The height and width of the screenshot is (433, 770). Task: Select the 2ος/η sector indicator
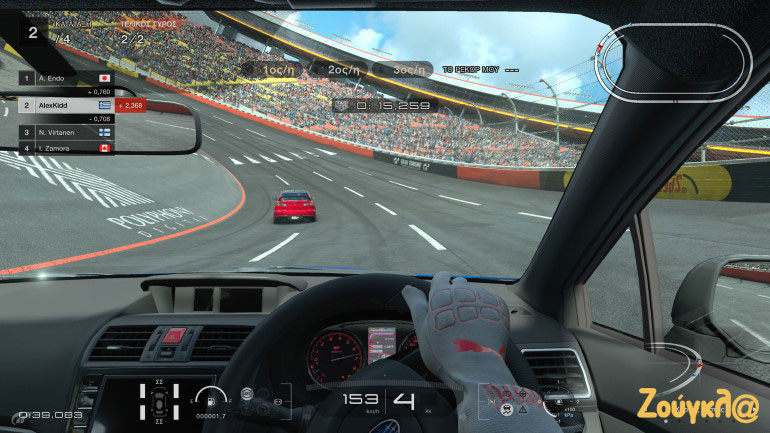coord(339,69)
